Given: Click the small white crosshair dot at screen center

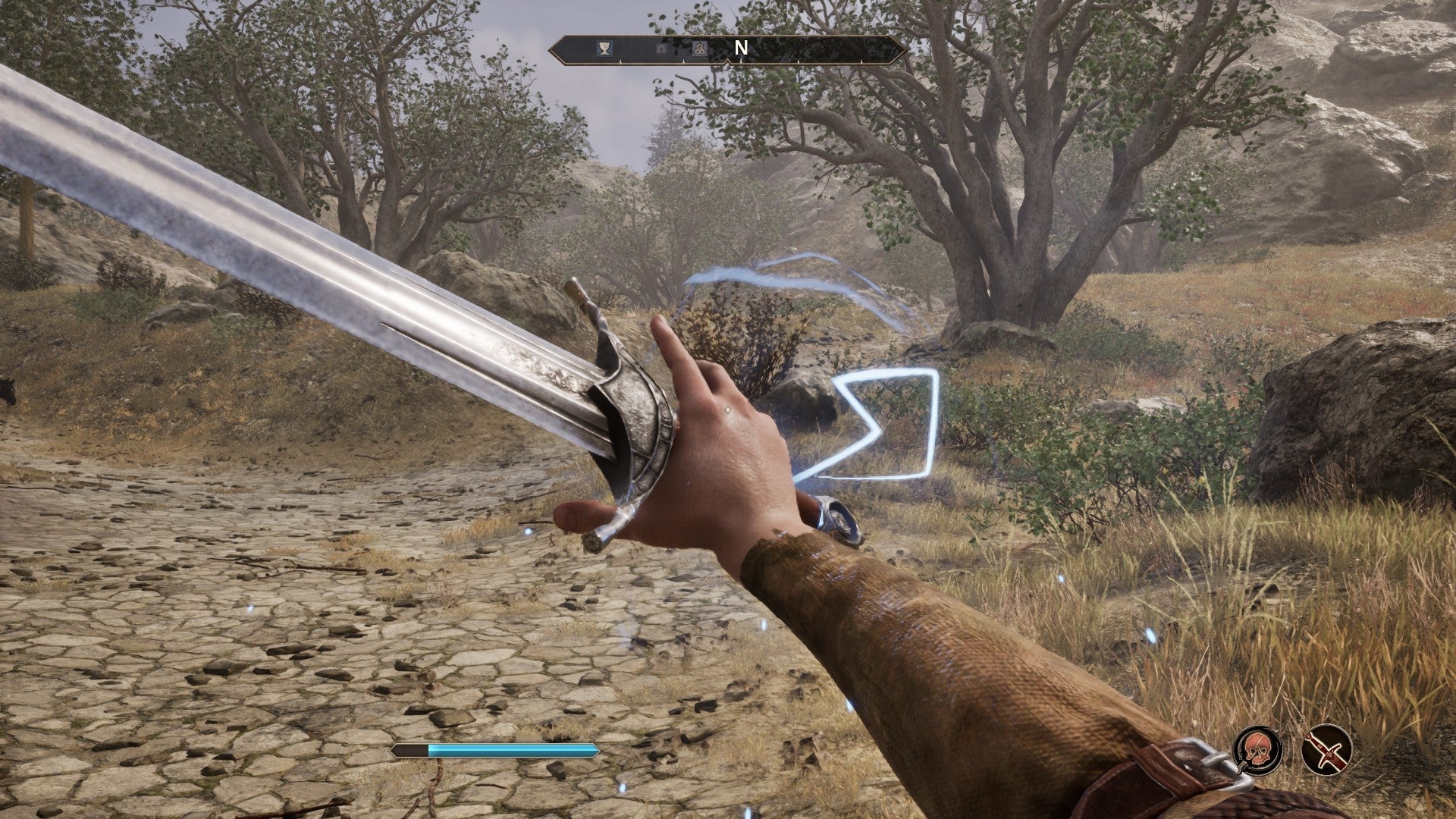Looking at the screenshot, I should pyautogui.click(x=726, y=408).
